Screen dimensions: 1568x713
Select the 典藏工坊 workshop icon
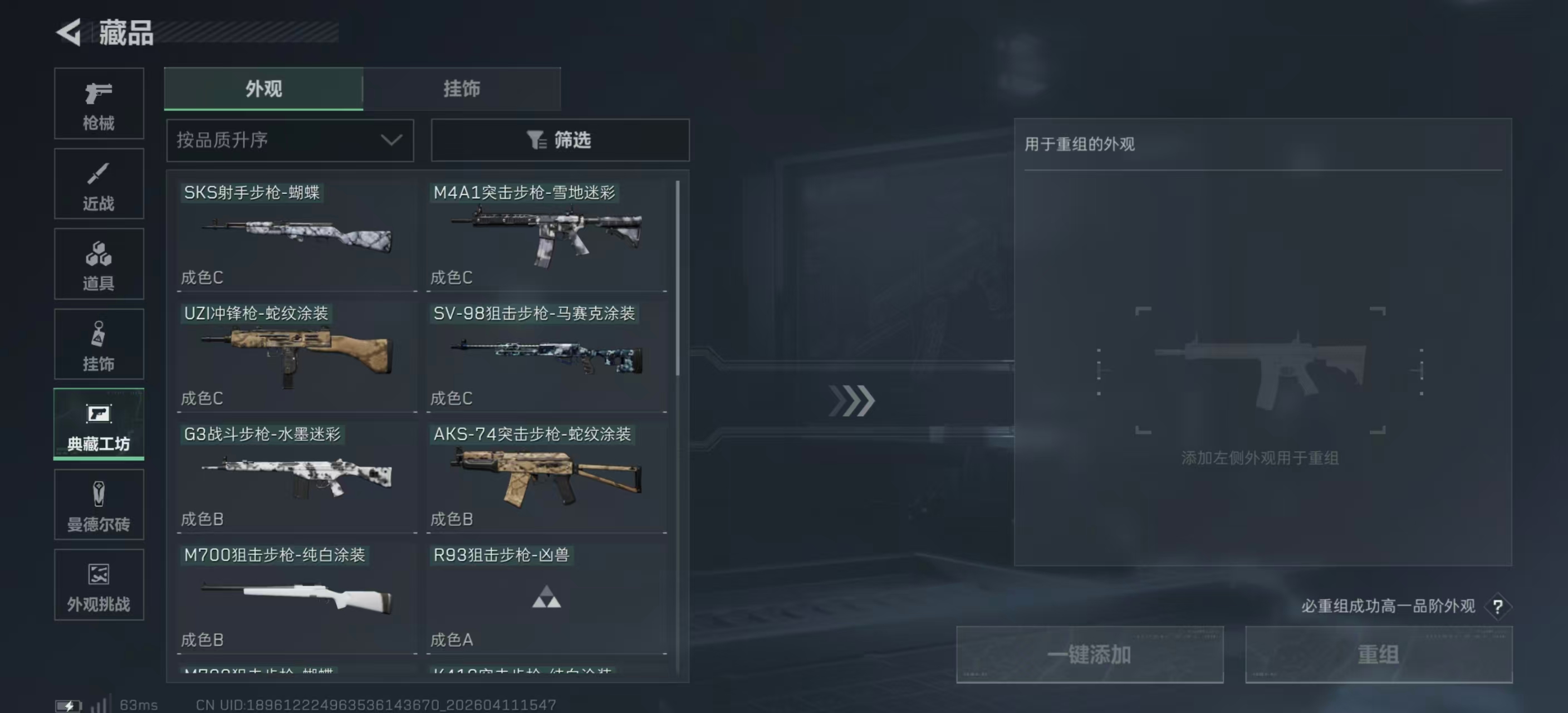coord(99,424)
